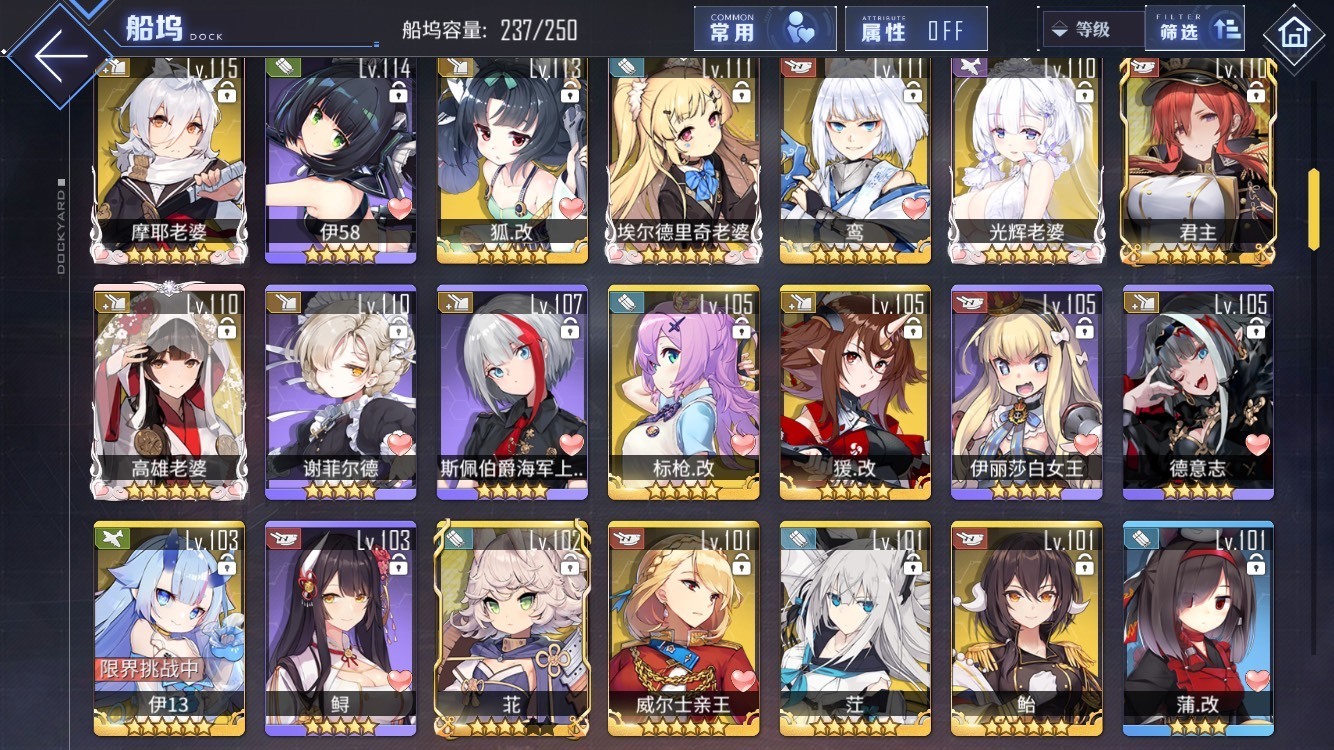Screen dimensions: 1334x750
Task: Toggle the 常用 common filter
Action: pos(765,30)
